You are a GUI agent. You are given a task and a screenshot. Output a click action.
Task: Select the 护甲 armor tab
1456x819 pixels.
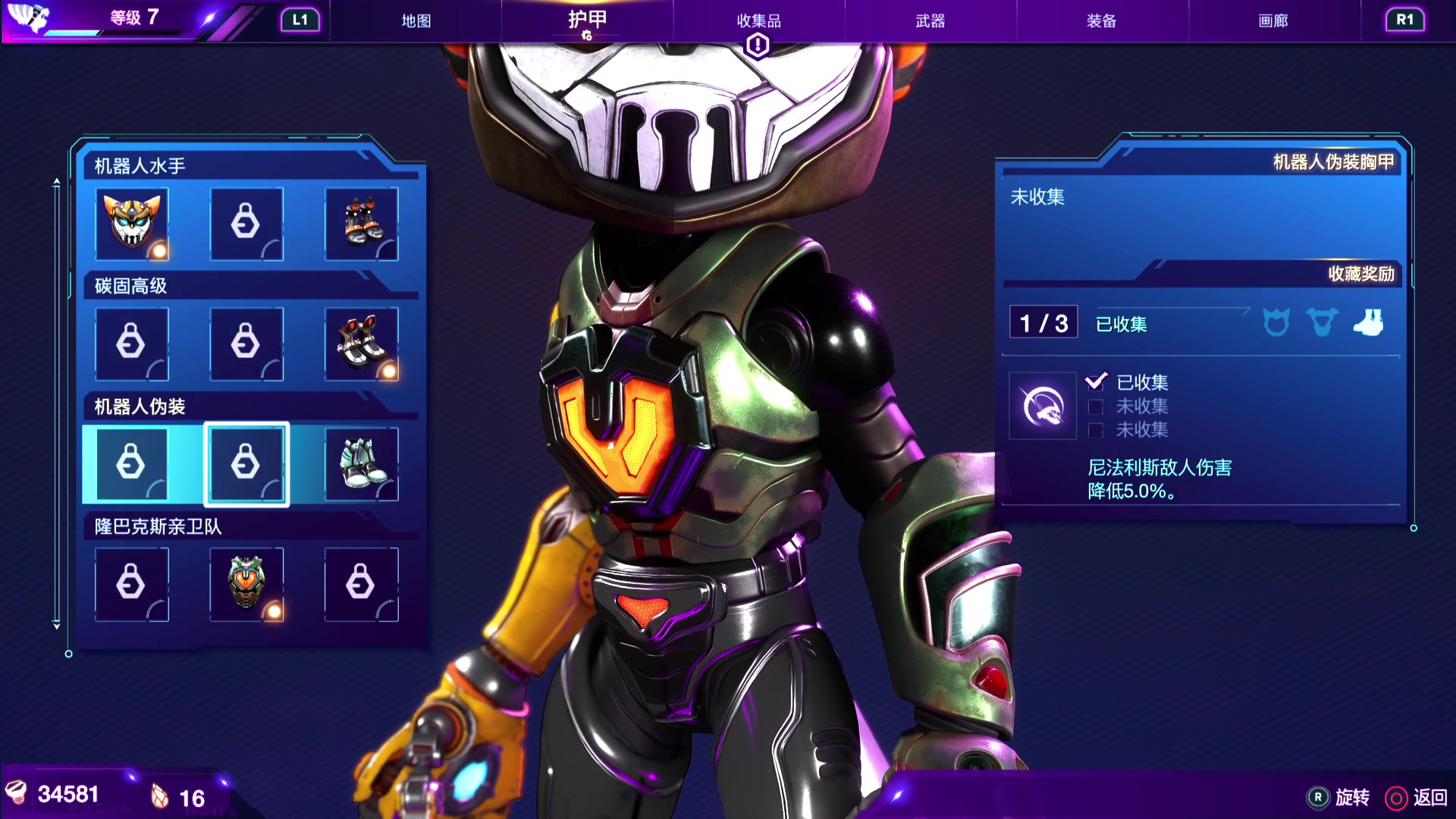click(587, 20)
